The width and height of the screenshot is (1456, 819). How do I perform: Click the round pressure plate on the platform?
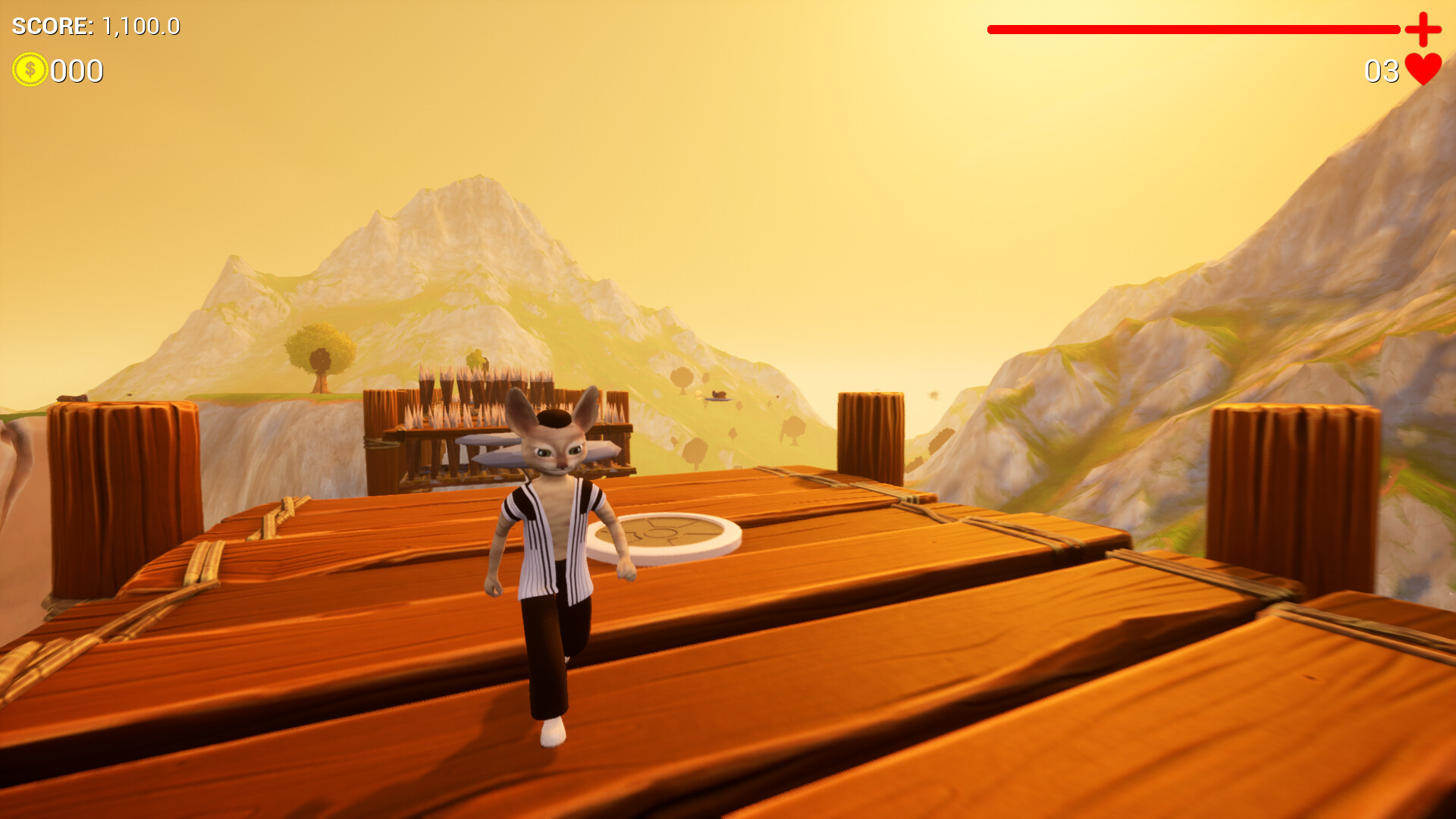pyautogui.click(x=666, y=533)
